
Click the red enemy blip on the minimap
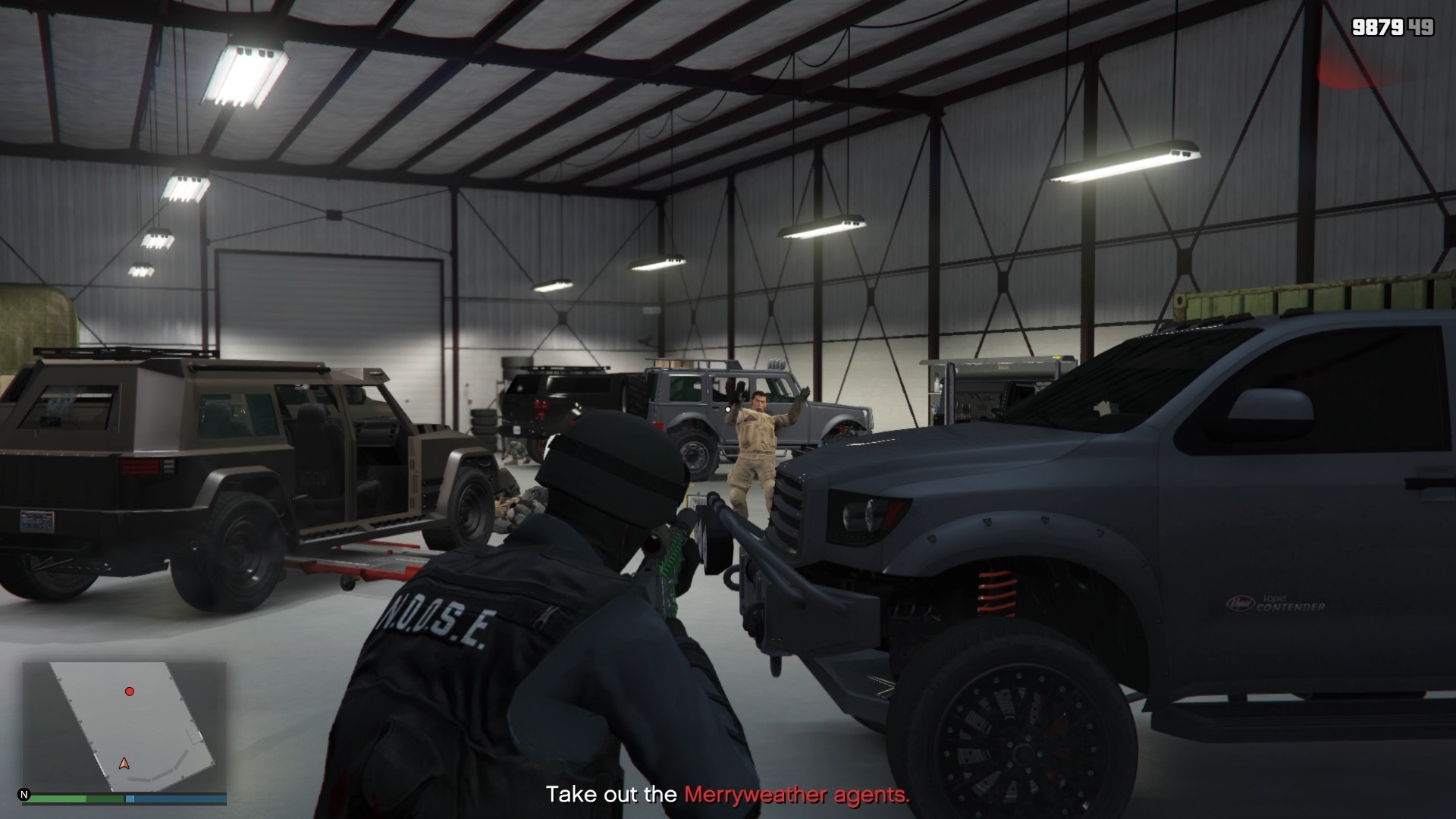pos(130,692)
